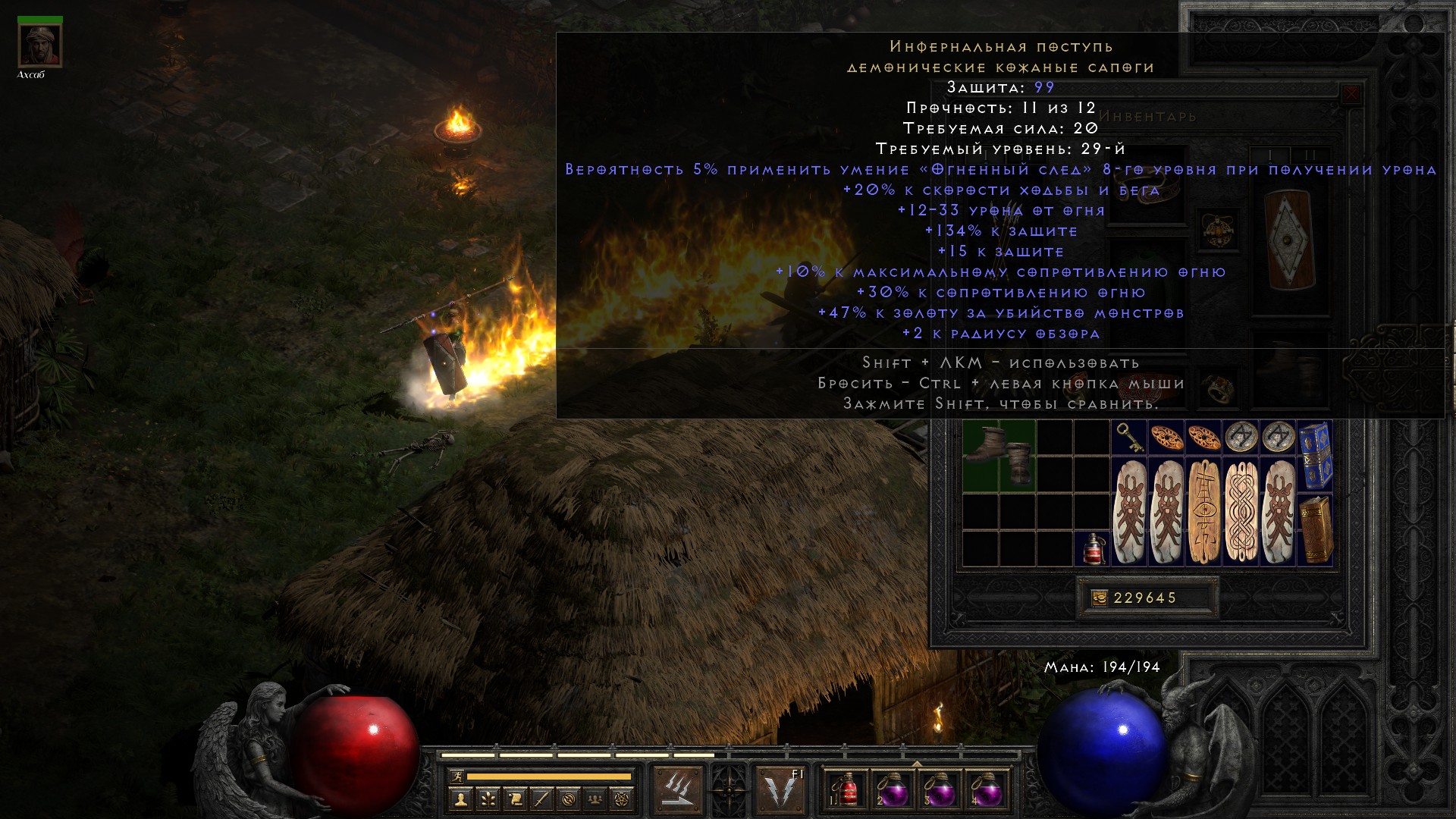Image resolution: width=1456 pixels, height=819 pixels.
Task: Pick up the golden key item
Action: click(x=1129, y=438)
